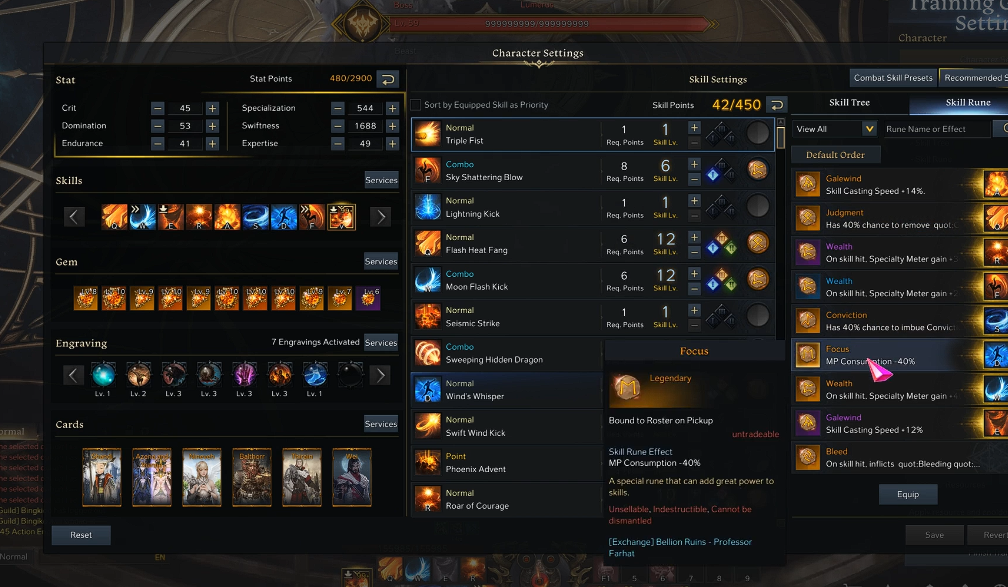The height and width of the screenshot is (587, 1008).
Task: Increase the Crit stat by one
Action: pyautogui.click(x=212, y=108)
